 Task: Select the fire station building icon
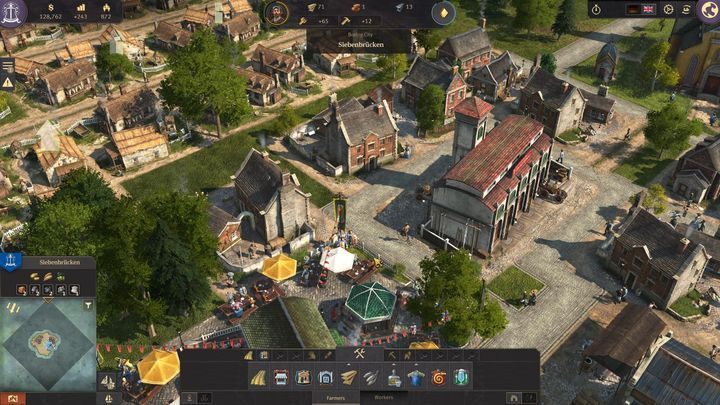439,377
